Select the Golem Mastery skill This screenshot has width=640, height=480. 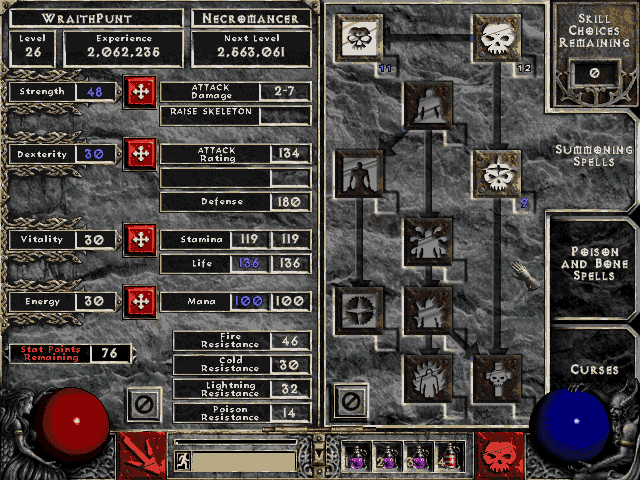click(x=358, y=174)
